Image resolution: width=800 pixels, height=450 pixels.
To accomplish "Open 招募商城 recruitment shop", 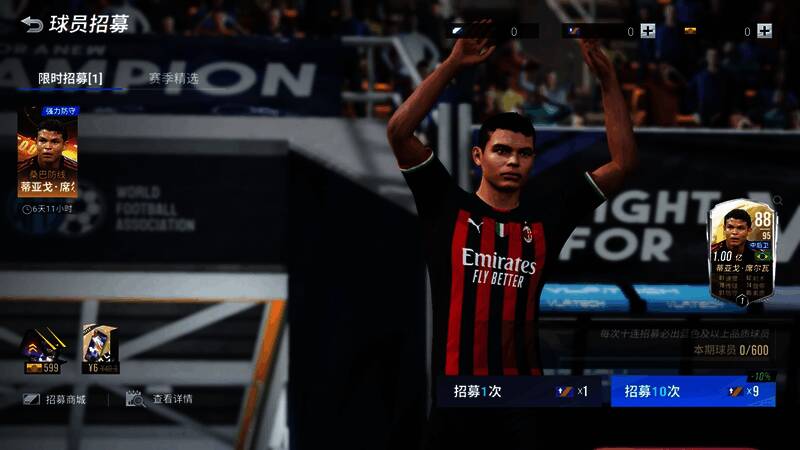I will pyautogui.click(x=54, y=399).
